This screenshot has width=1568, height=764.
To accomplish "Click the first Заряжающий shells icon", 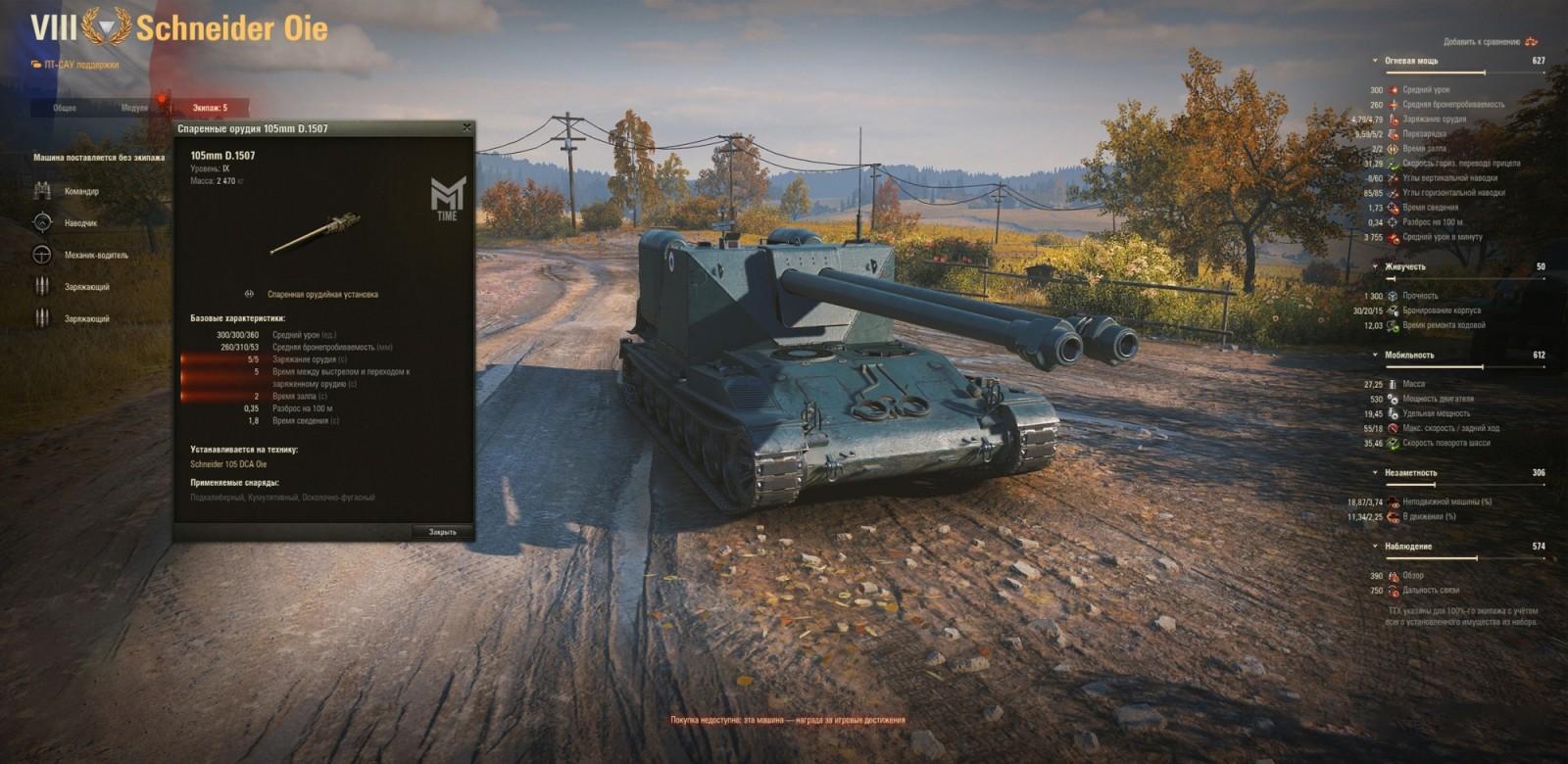I will (44, 286).
